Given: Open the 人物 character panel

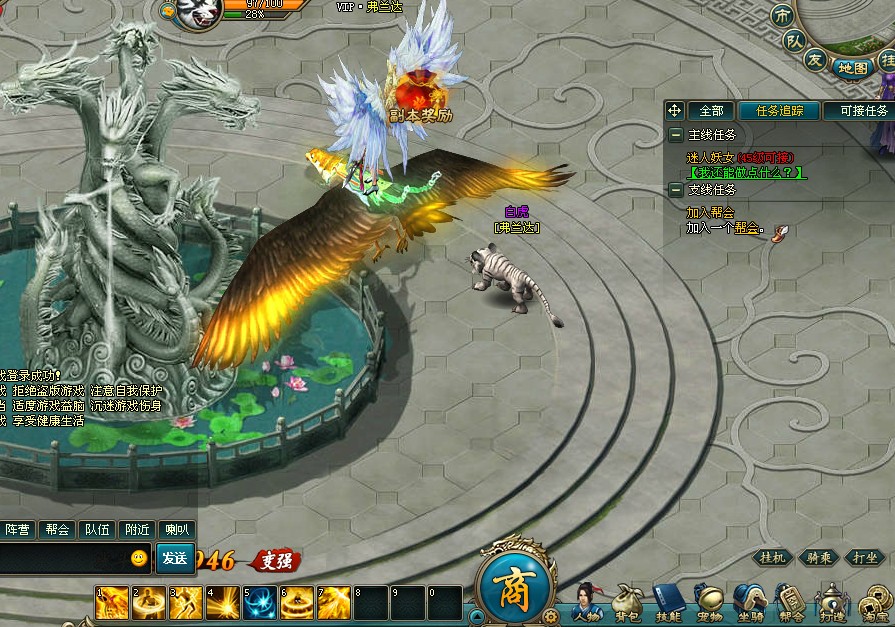Looking at the screenshot, I should click(x=588, y=605).
